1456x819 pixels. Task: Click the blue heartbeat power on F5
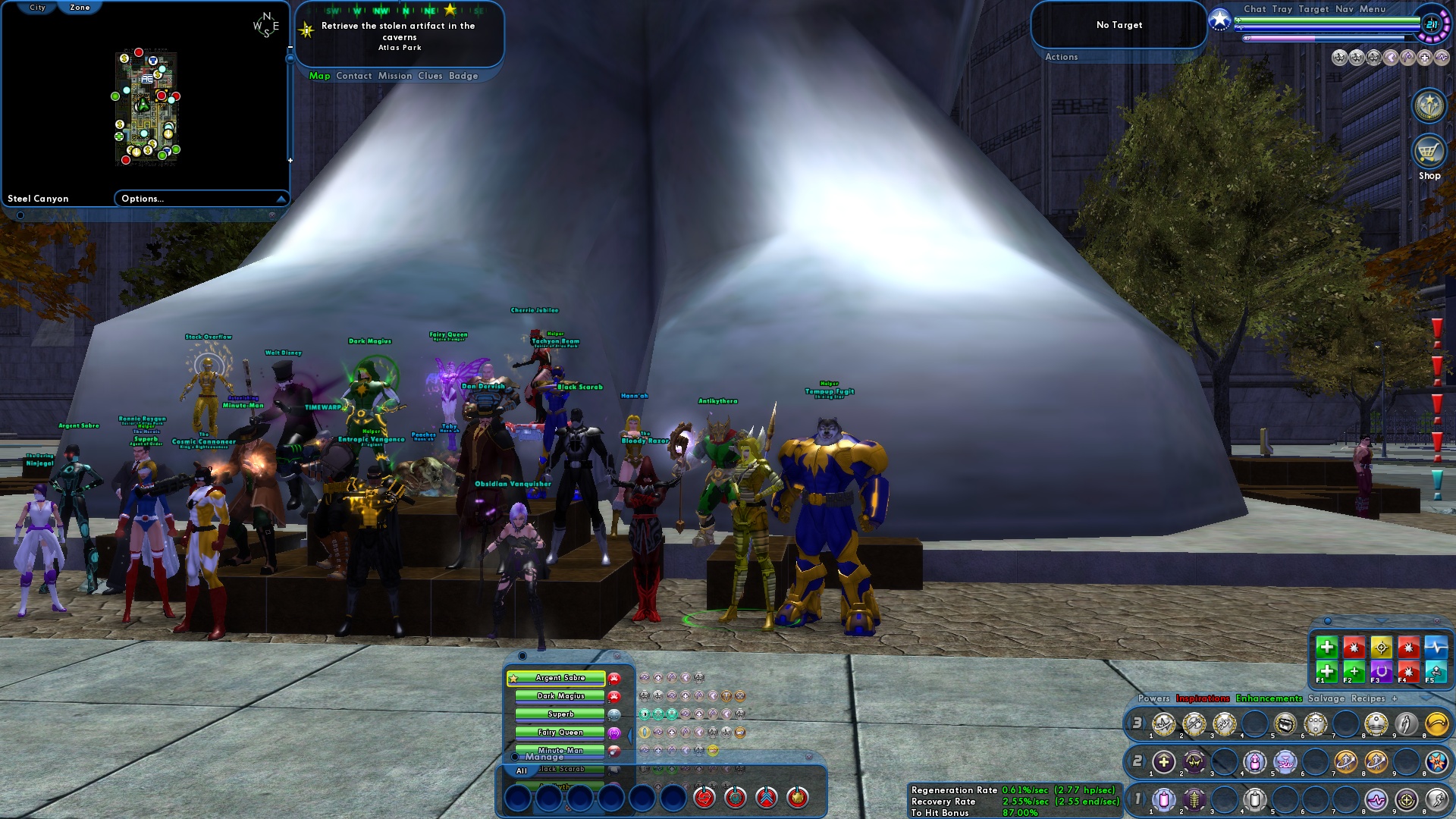coord(1435,647)
